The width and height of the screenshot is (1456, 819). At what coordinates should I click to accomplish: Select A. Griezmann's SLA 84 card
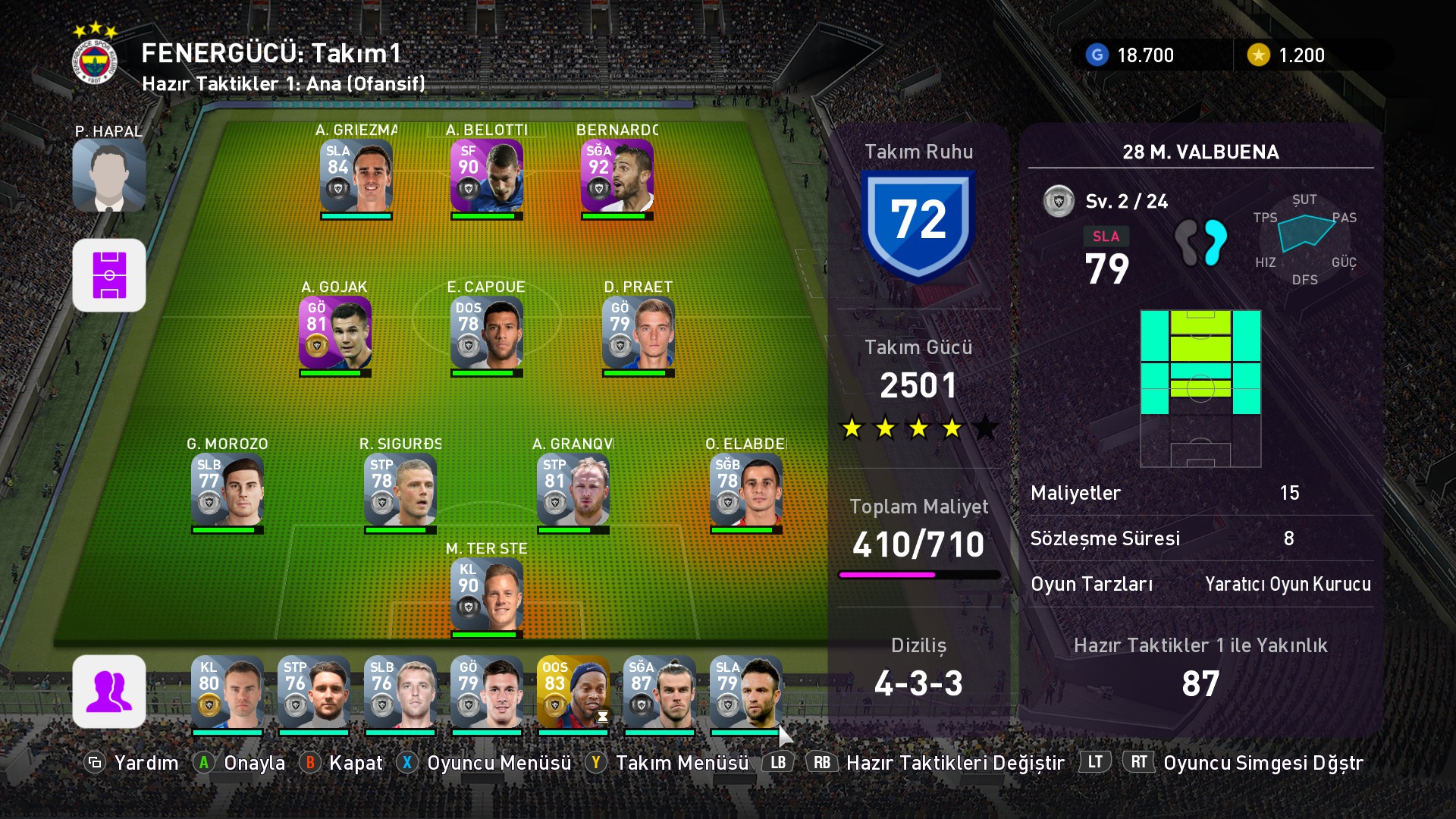(x=356, y=176)
